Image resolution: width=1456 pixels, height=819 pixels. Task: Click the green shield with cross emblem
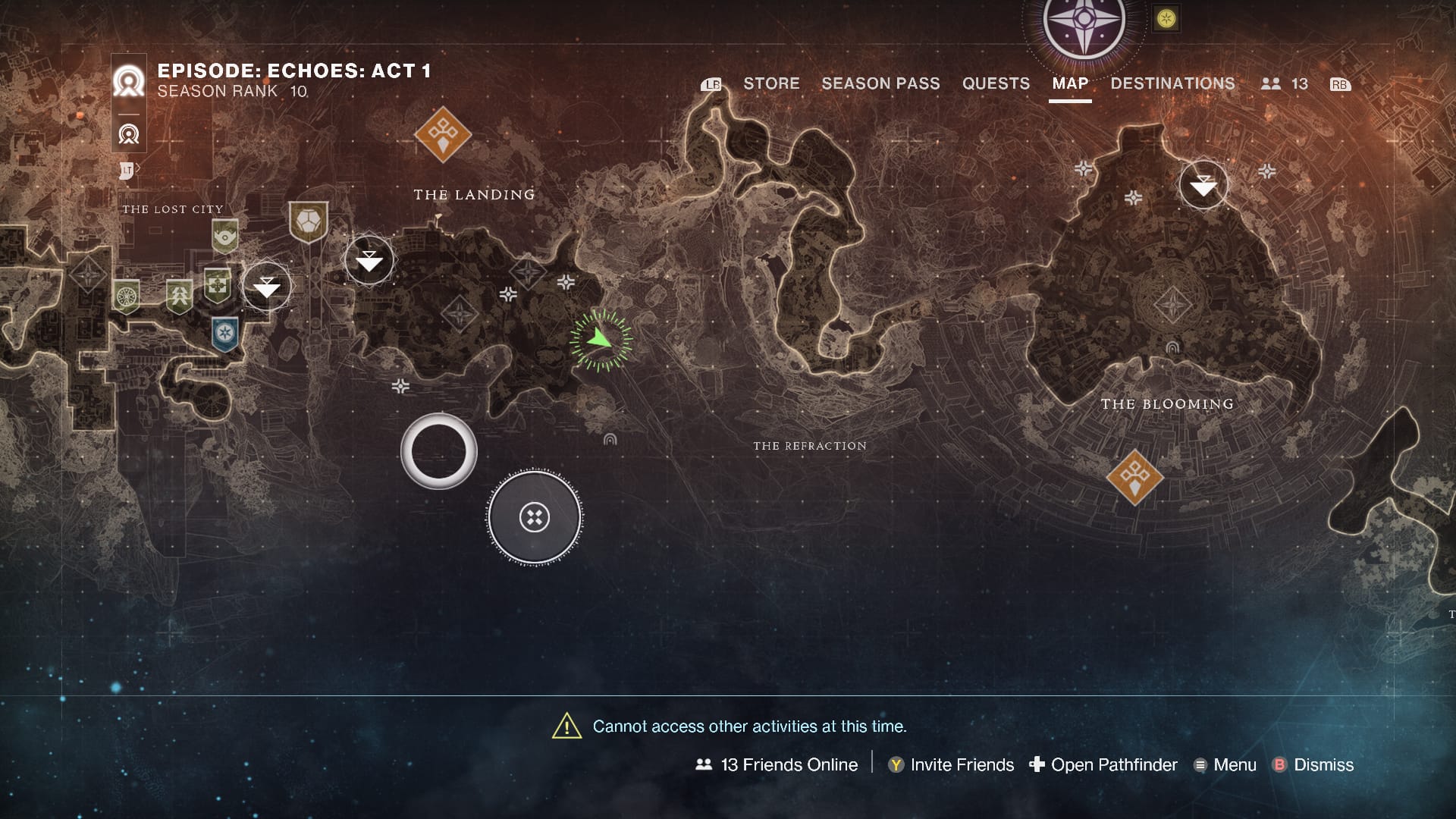tap(218, 286)
